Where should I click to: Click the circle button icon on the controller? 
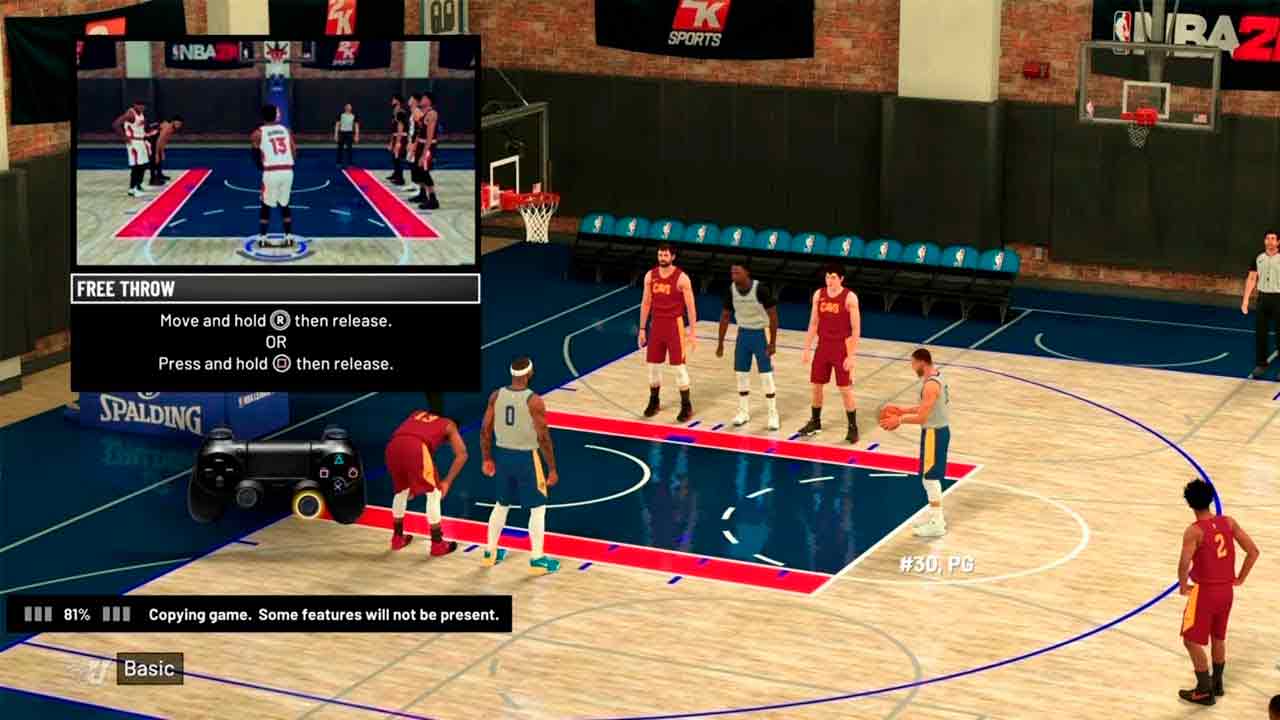click(x=353, y=472)
